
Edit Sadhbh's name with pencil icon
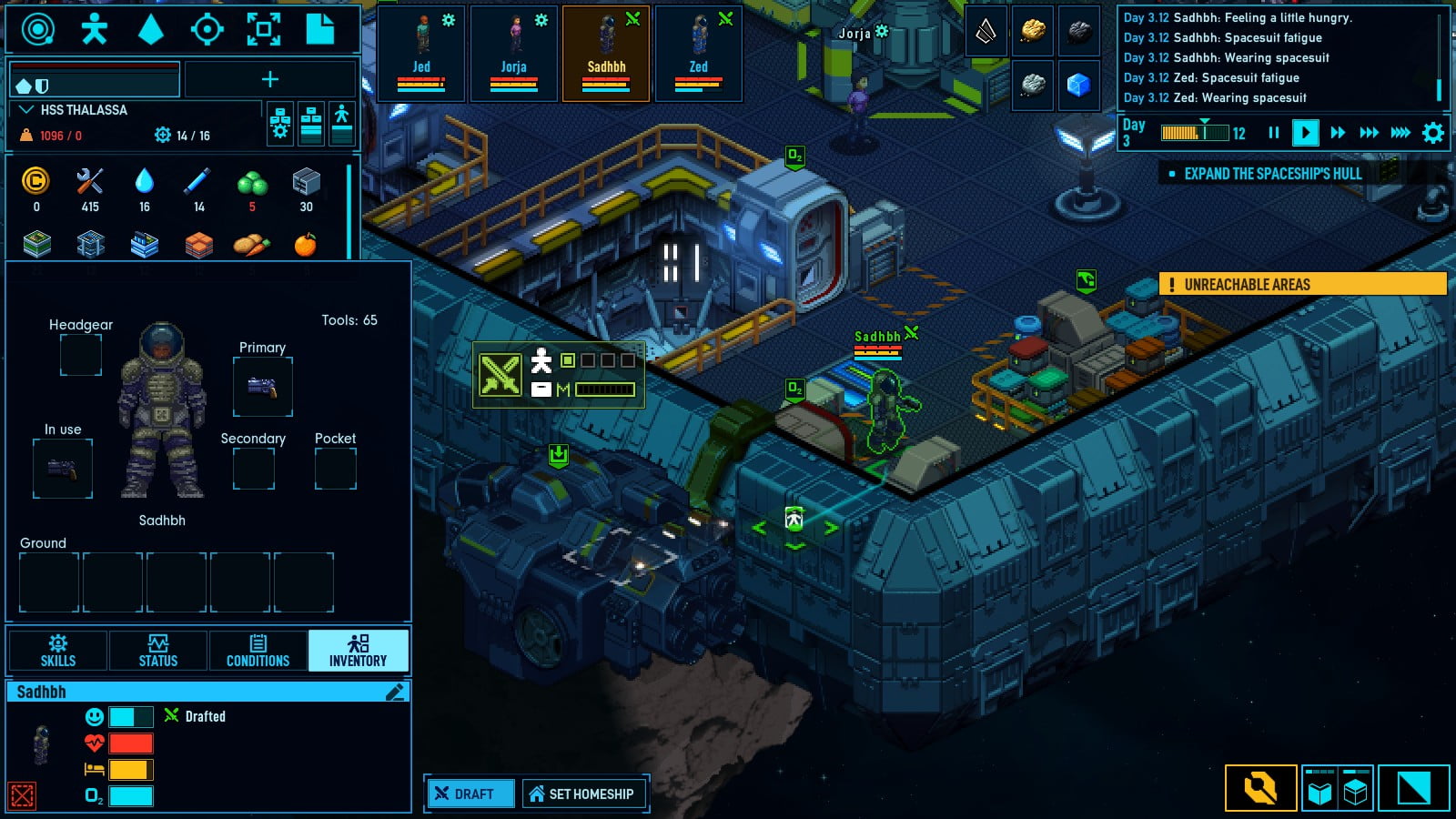395,693
